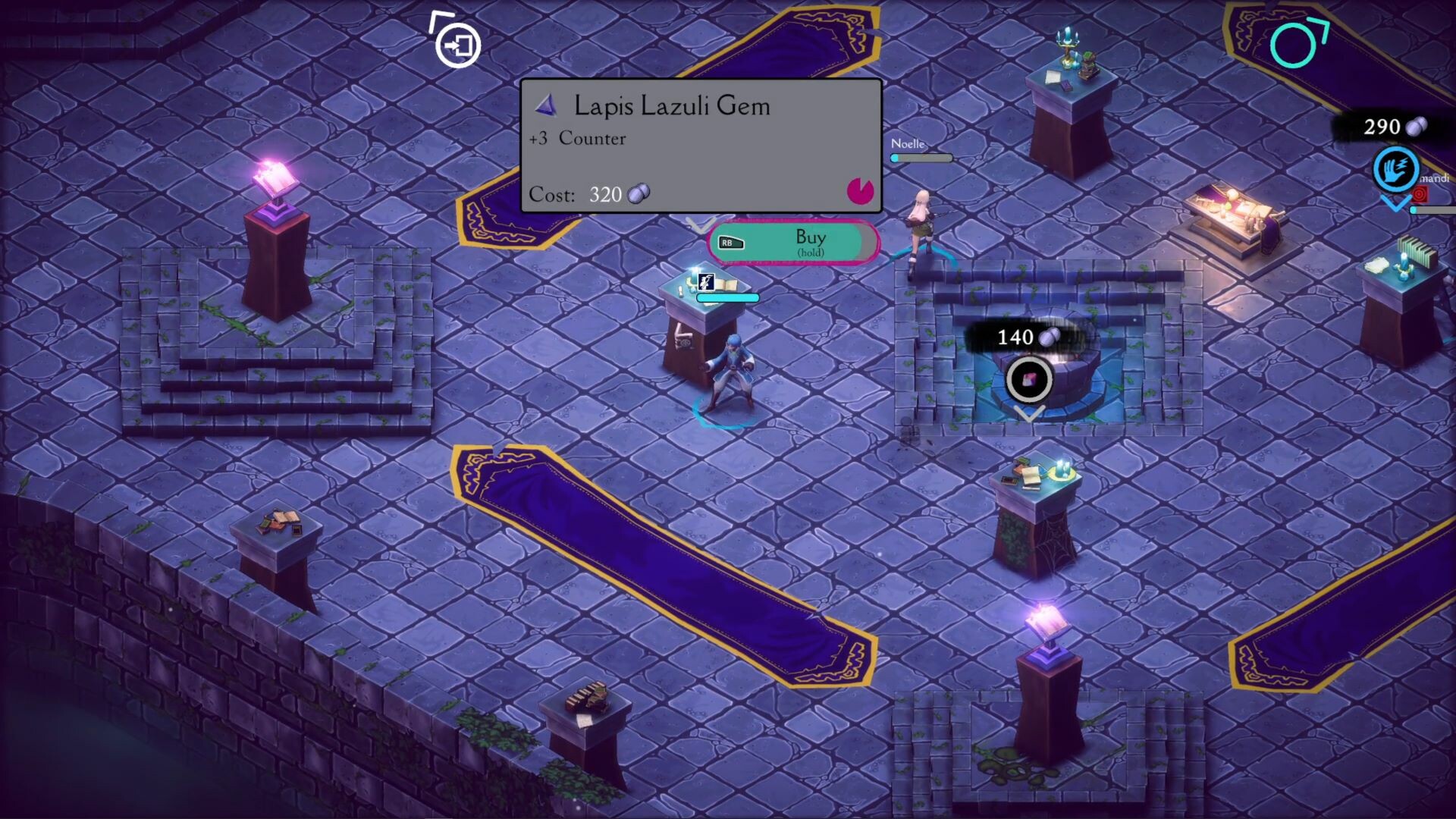Viewport: 1456px width, 819px height.
Task: Click the coin icon beside the 290 counter
Action: 1417,127
